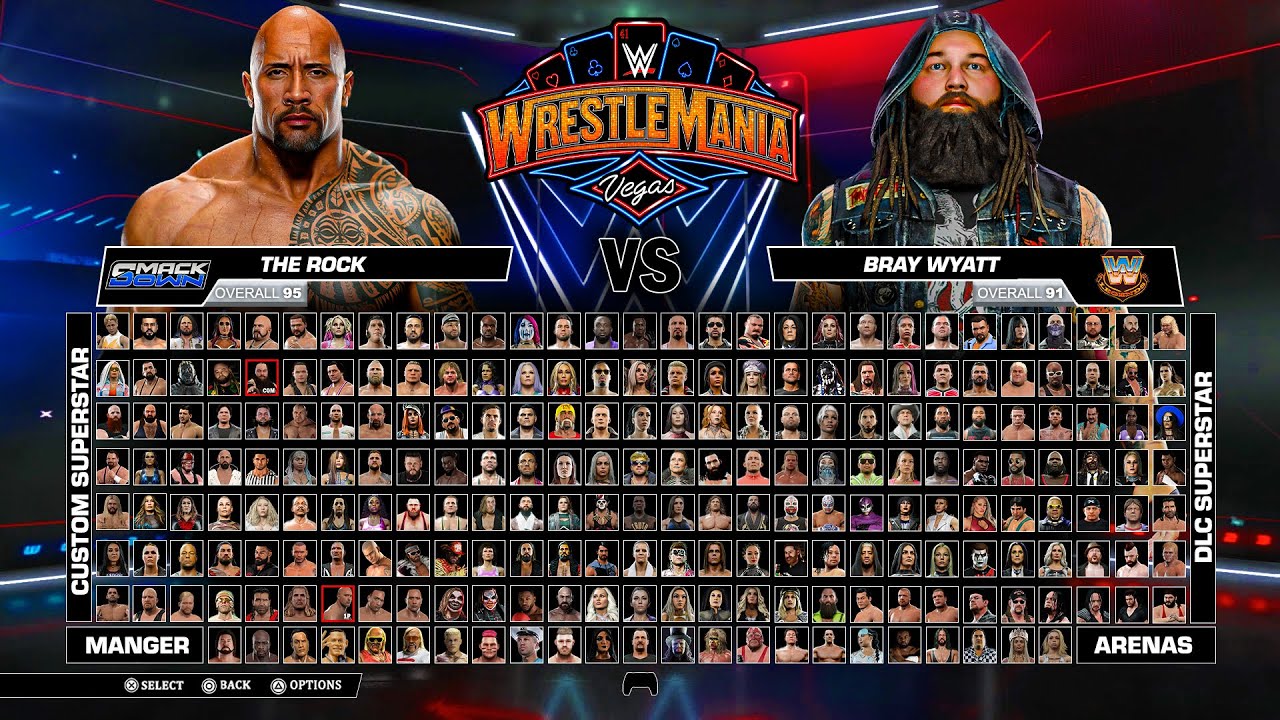
Task: Select Goldberg's bald portrait in the grid
Action: coord(376,421)
